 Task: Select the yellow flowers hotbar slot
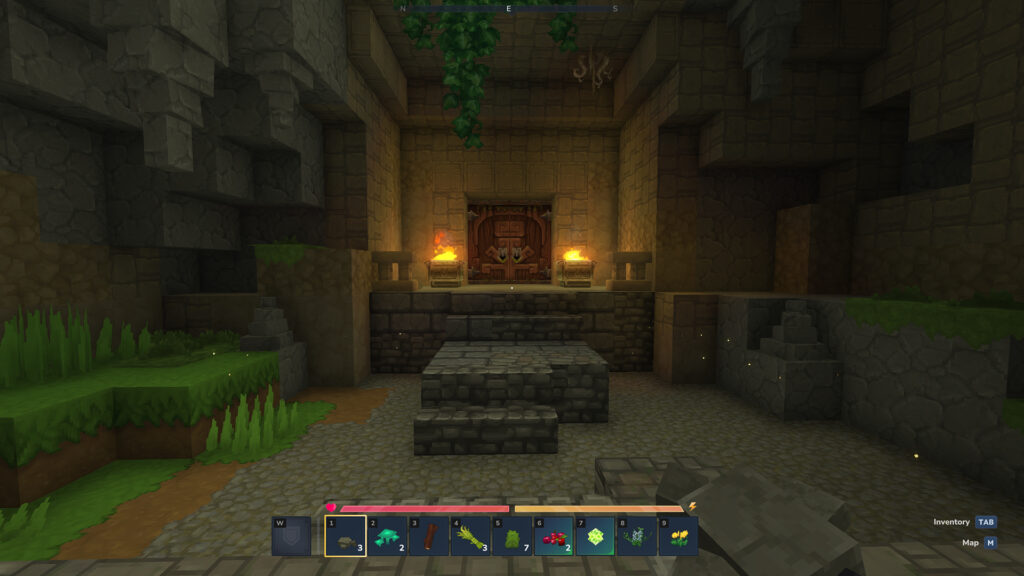[x=678, y=536]
